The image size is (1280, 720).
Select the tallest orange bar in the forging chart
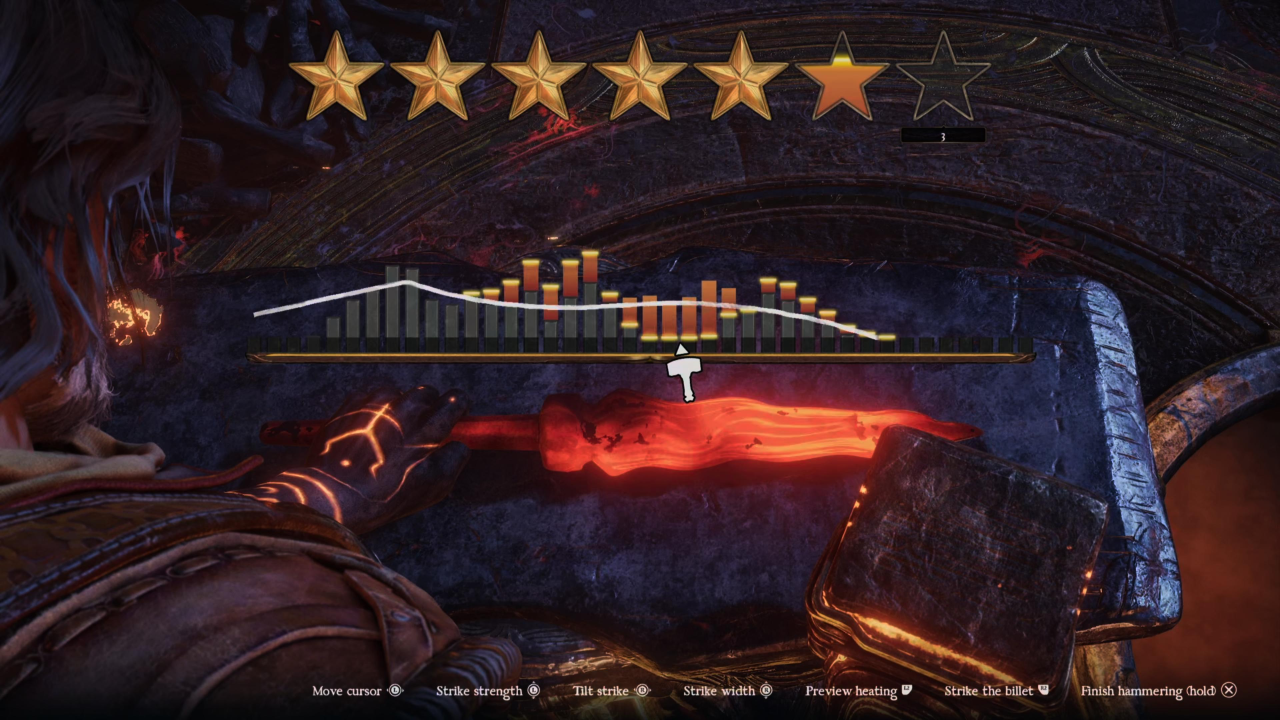[590, 268]
